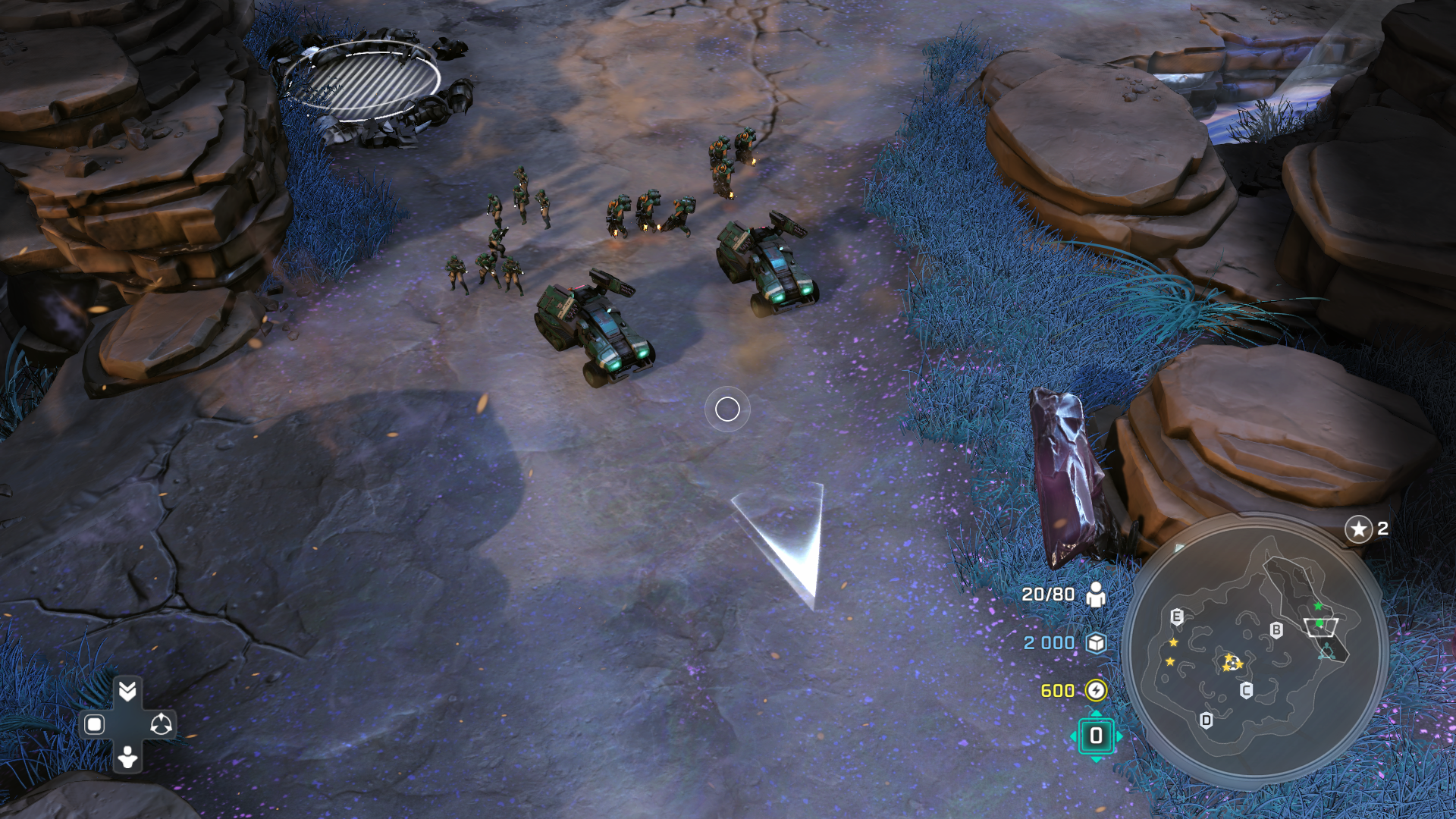Open the leader points star icon

(1358, 529)
